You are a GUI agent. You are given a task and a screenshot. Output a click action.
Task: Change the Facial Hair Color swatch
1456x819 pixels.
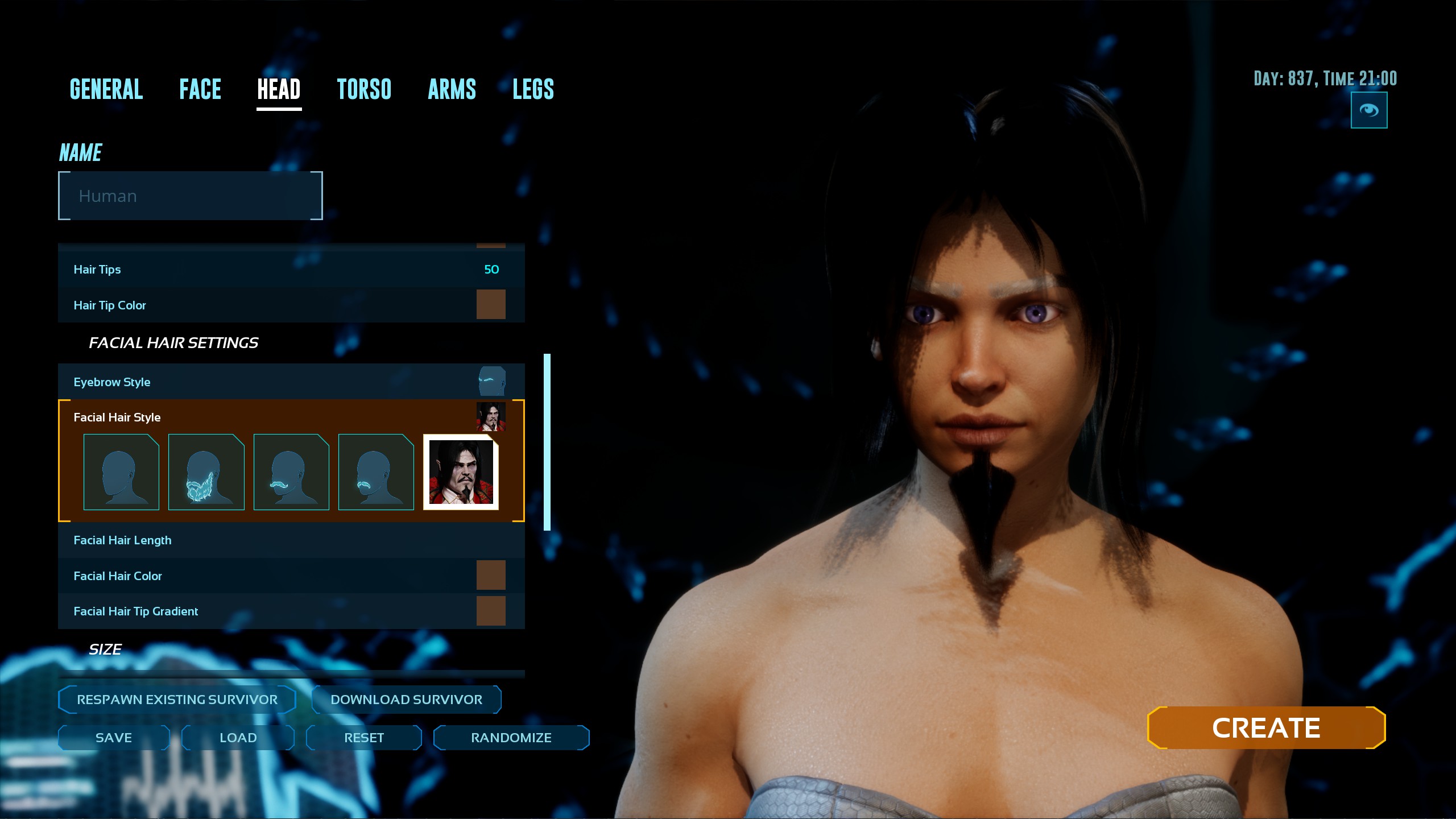(491, 575)
